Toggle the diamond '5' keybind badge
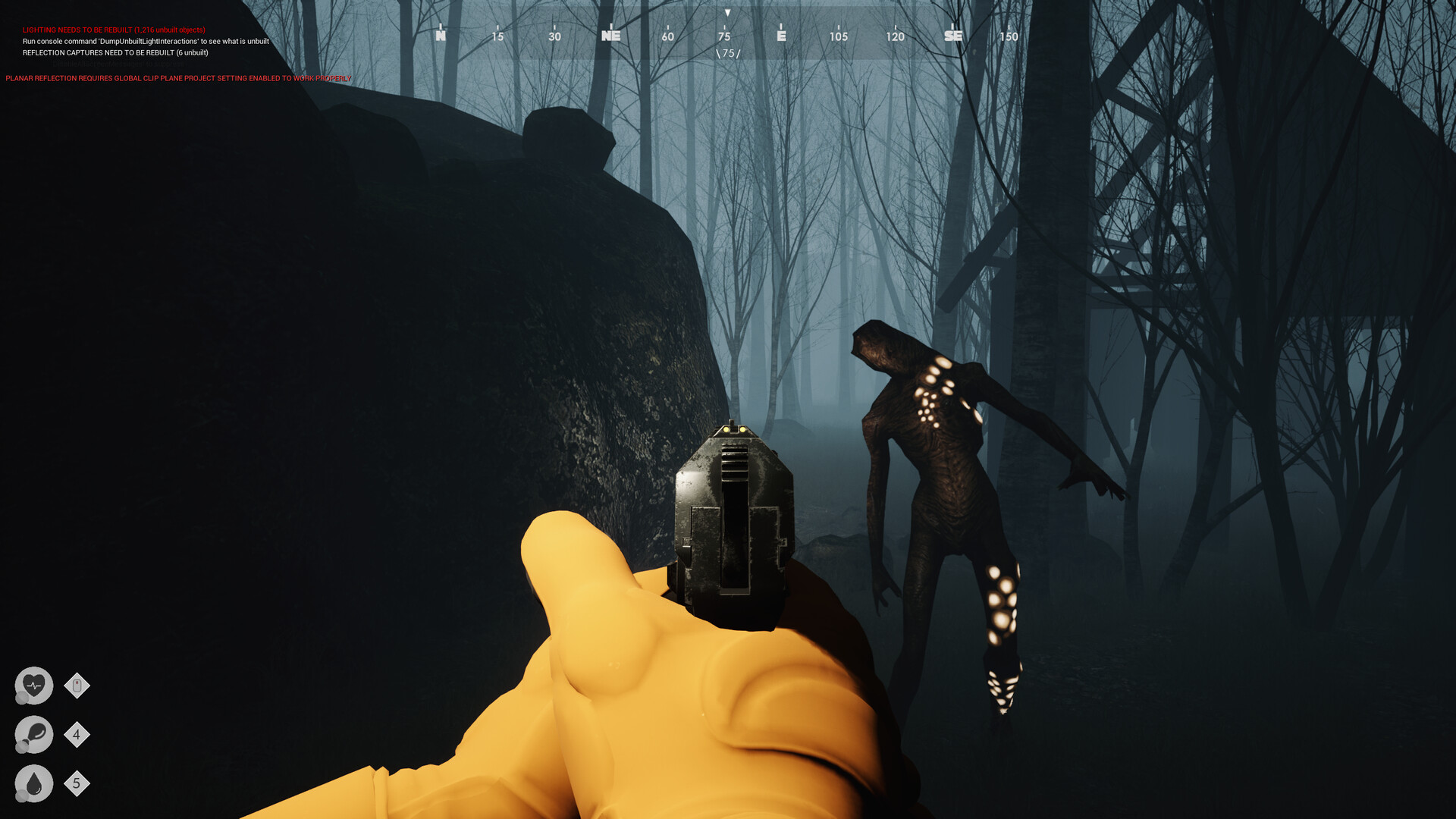 coord(77,785)
